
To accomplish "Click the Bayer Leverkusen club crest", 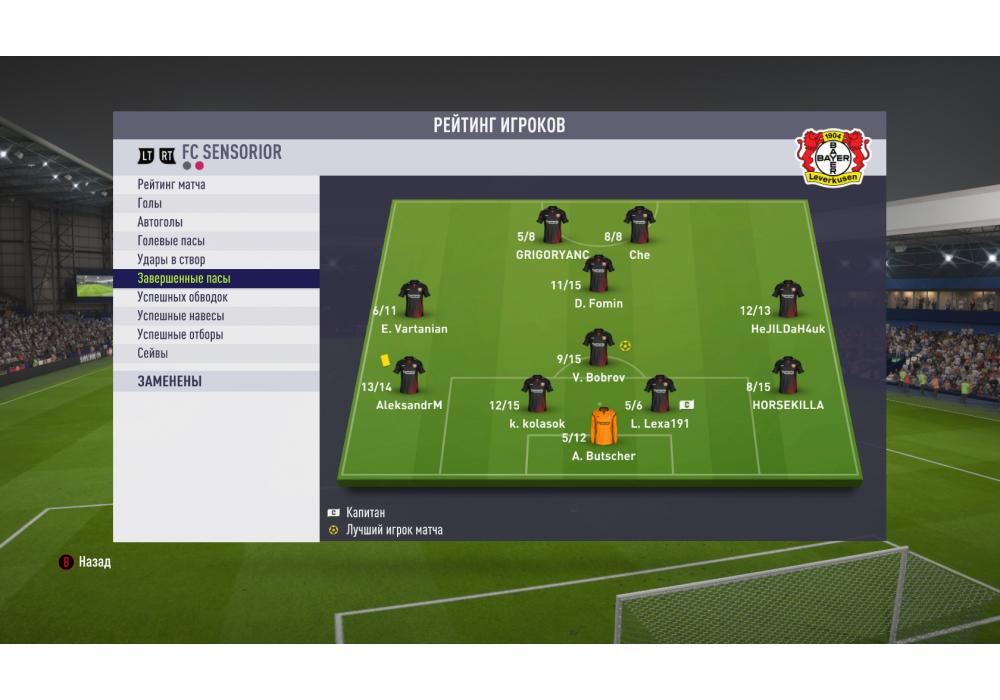I will tap(833, 157).
